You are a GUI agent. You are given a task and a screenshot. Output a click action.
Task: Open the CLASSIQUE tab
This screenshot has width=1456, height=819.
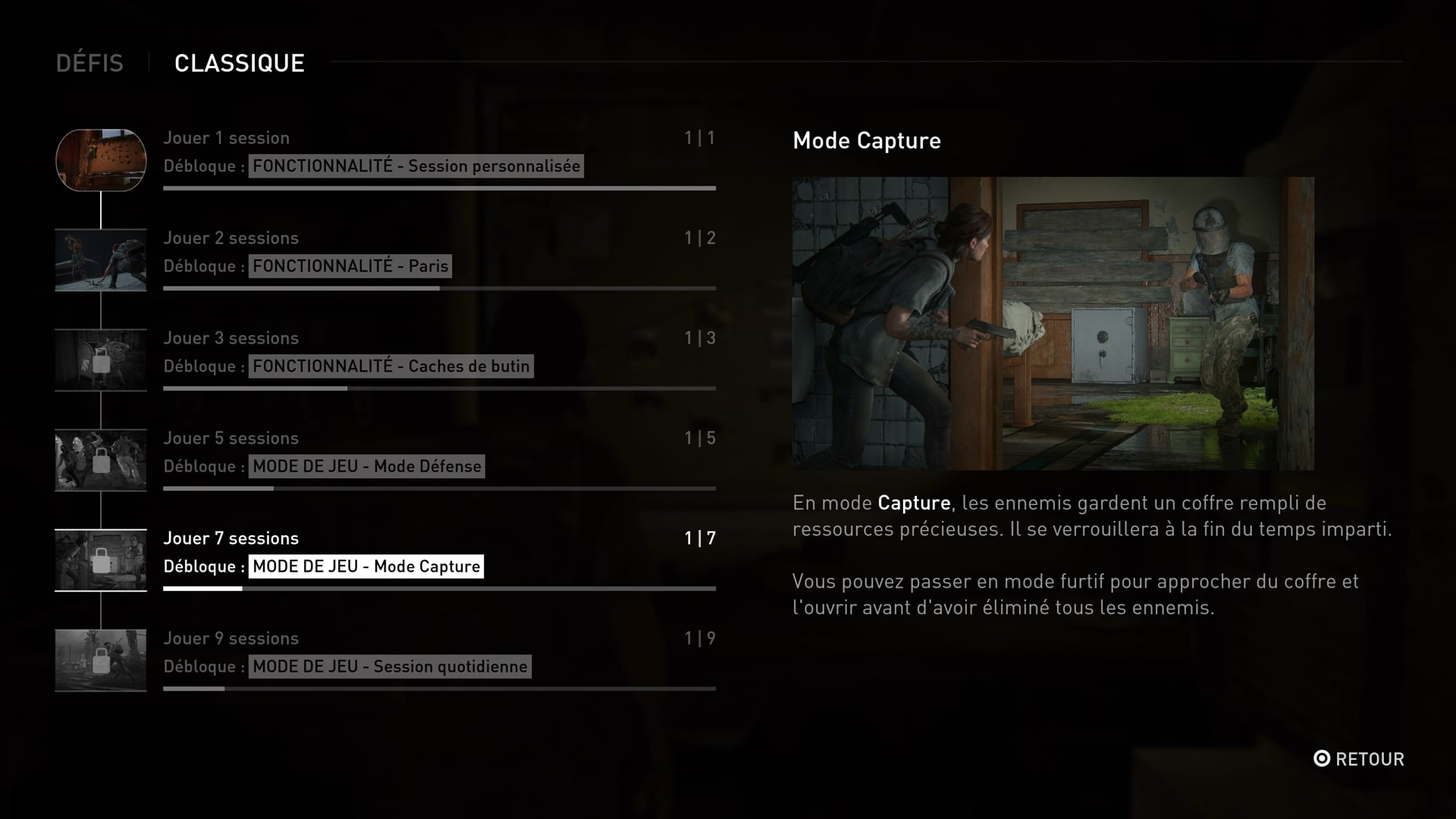coord(240,63)
